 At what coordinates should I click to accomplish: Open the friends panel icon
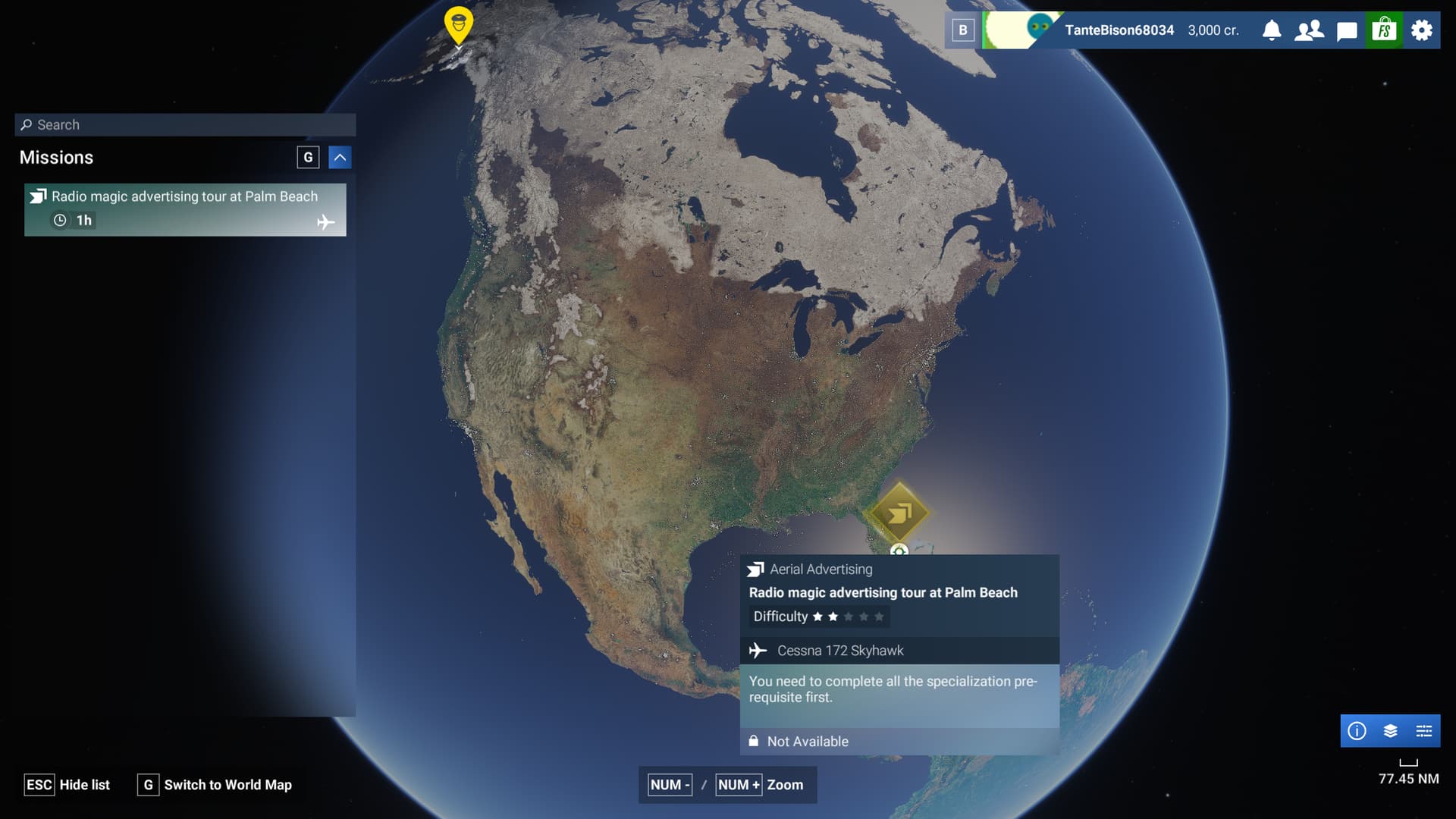[x=1309, y=30]
